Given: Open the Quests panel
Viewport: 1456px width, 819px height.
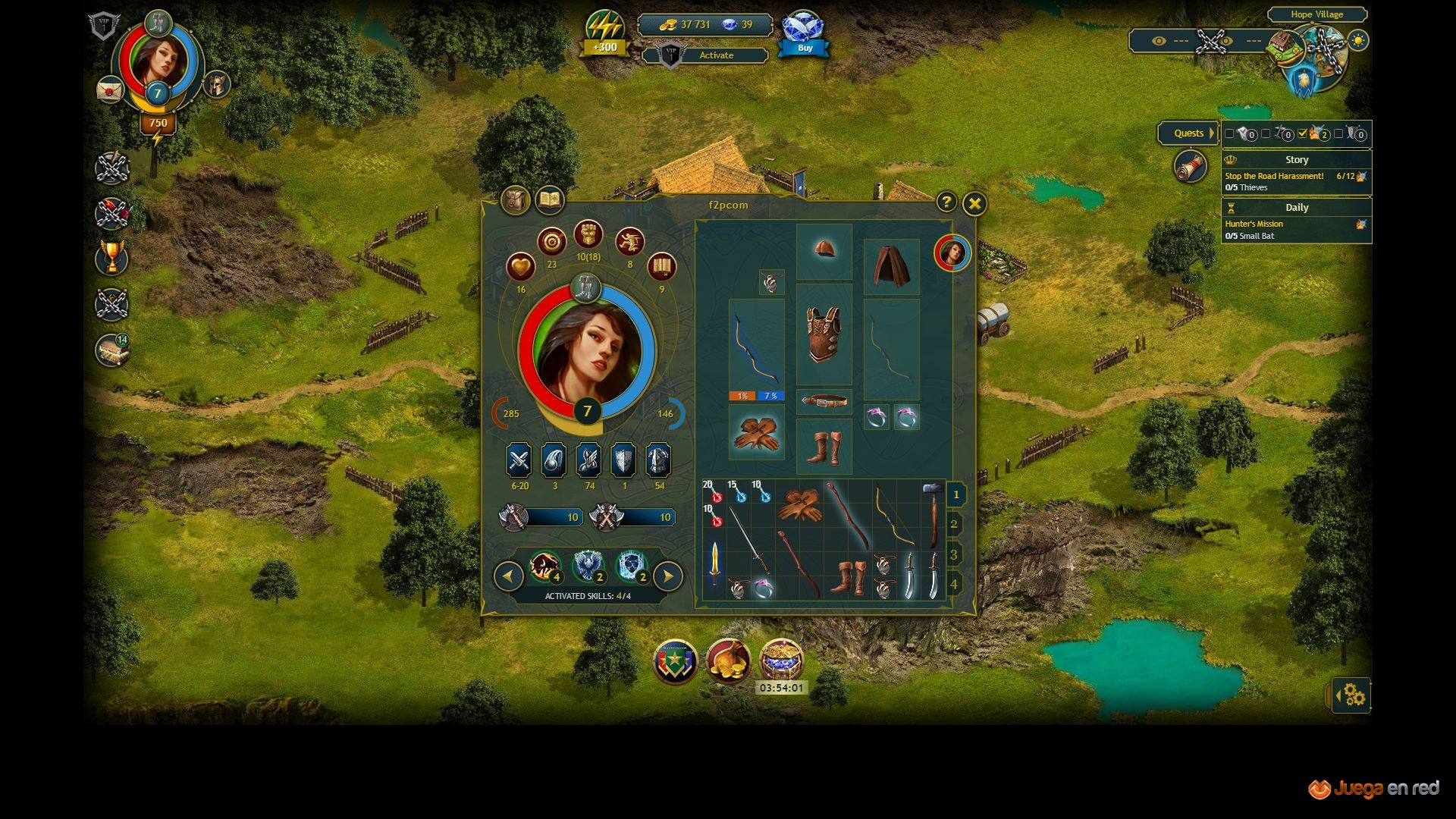Looking at the screenshot, I should [1188, 133].
